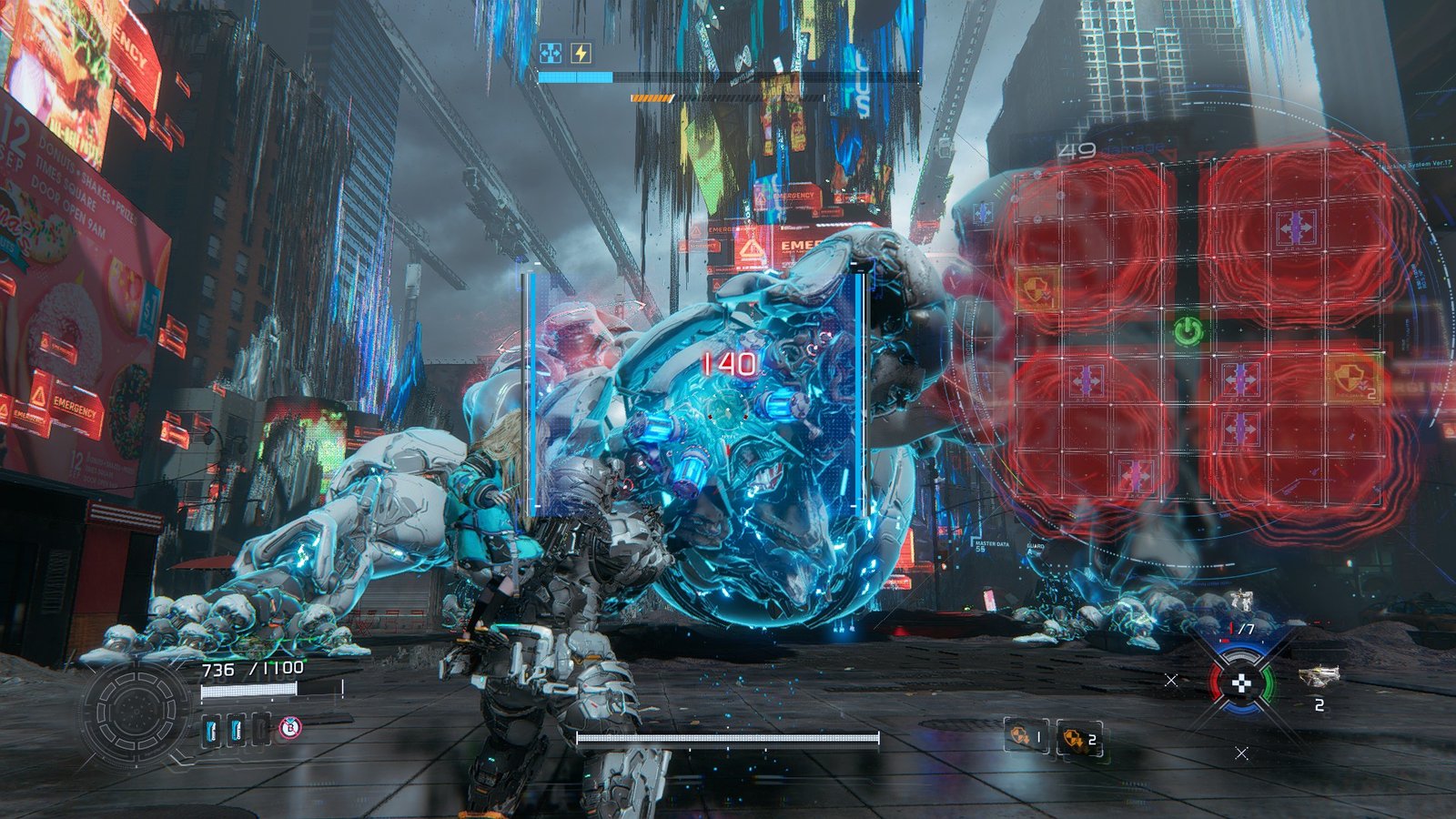Activate shield-break slot 1 in bottom bar
Viewport: 1456px width, 819px height.
point(1026,735)
